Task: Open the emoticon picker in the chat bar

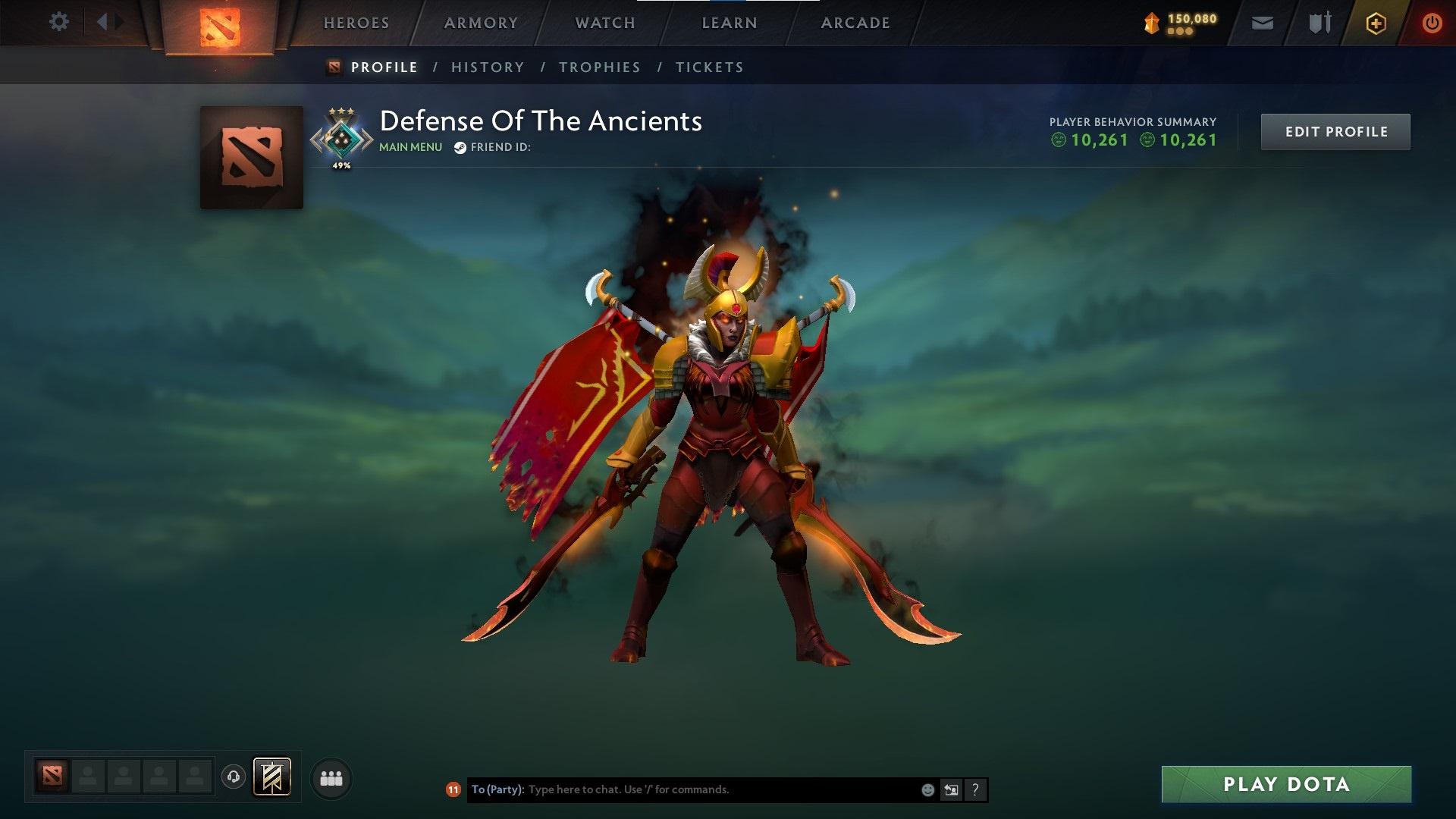Action: (x=927, y=789)
